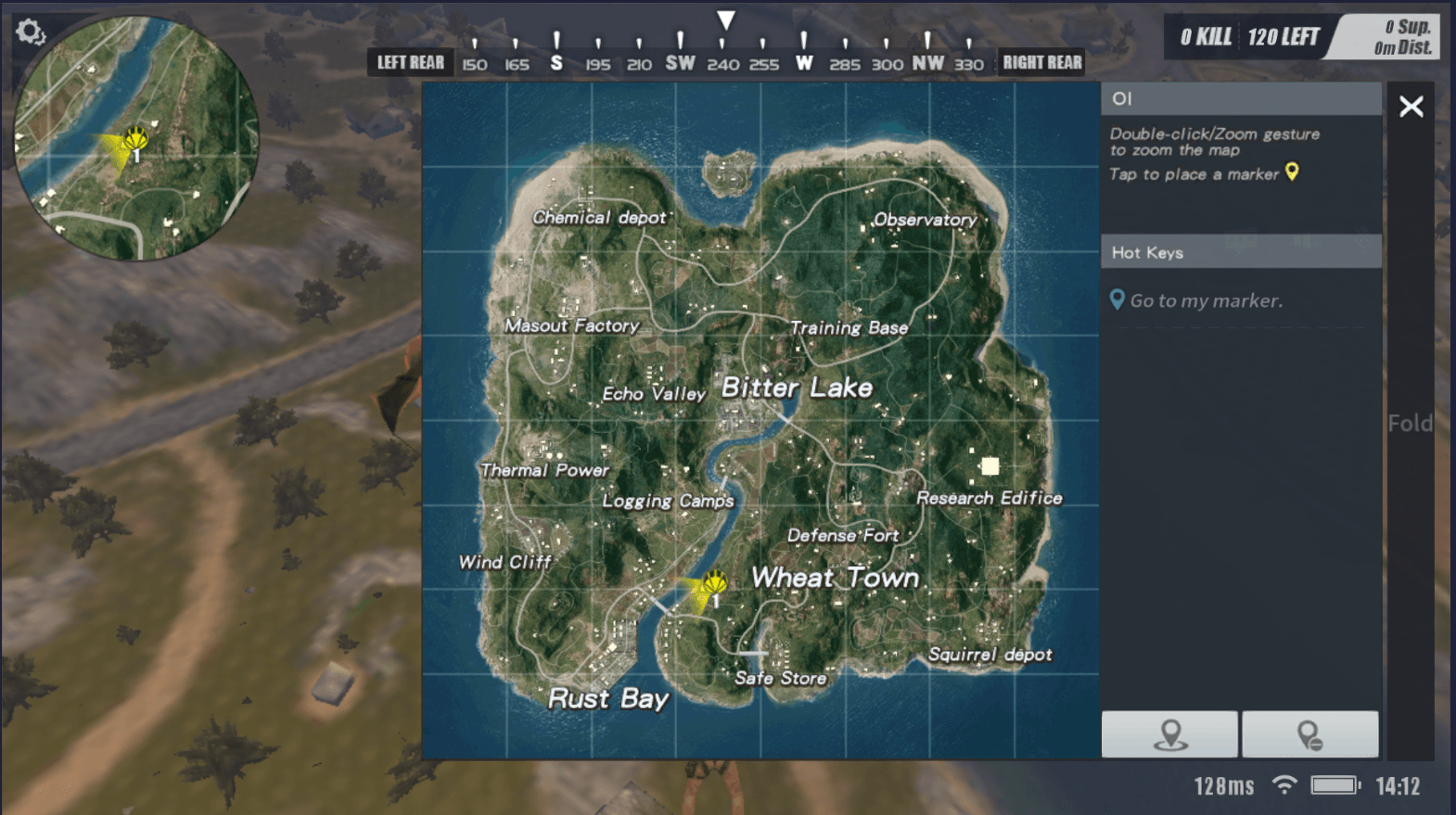Viewport: 1456px width, 815px height.
Task: Mark the Observatory location on the map
Action: 925,220
